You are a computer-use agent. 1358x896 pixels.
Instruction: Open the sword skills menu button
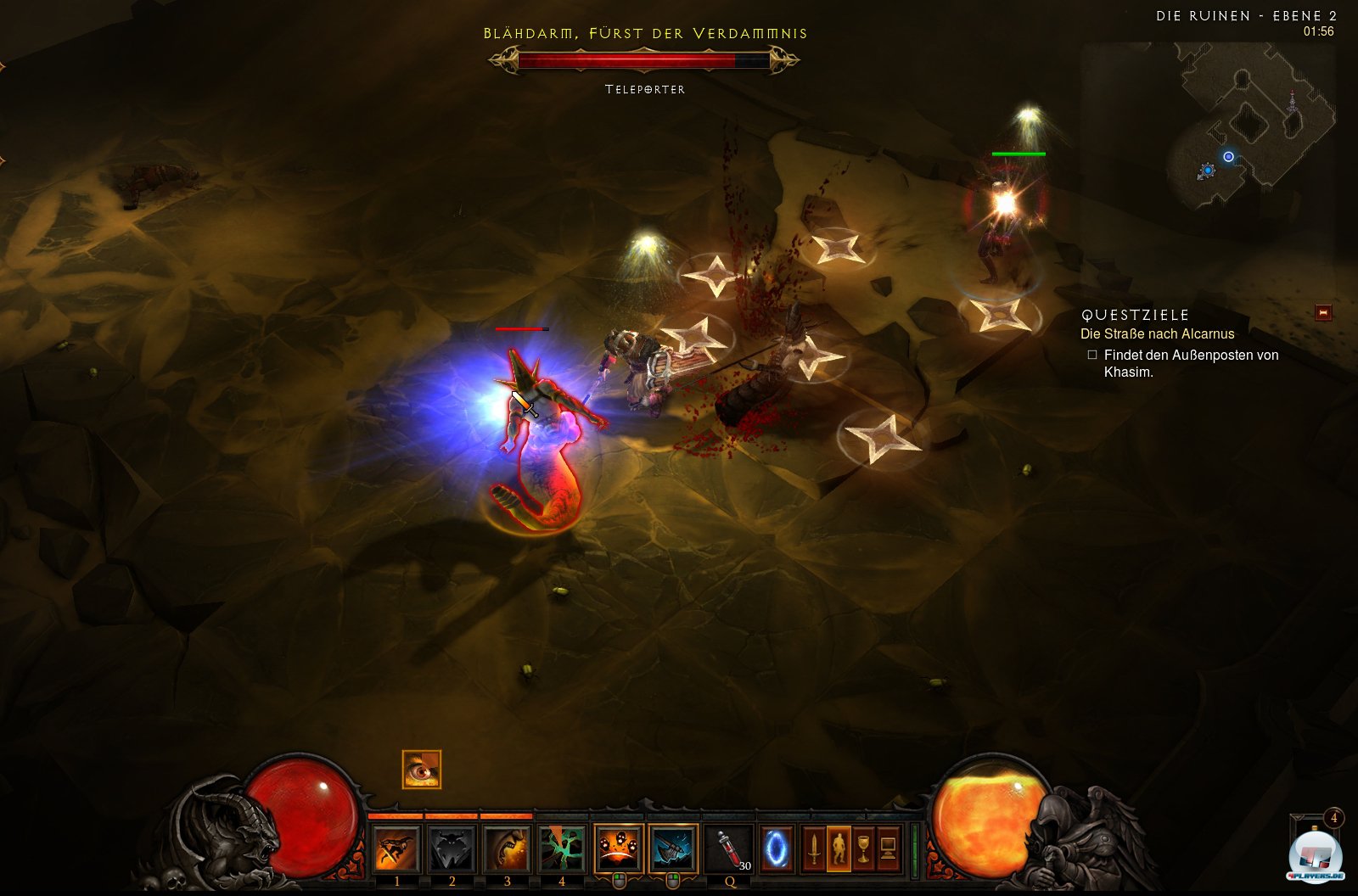point(814,848)
